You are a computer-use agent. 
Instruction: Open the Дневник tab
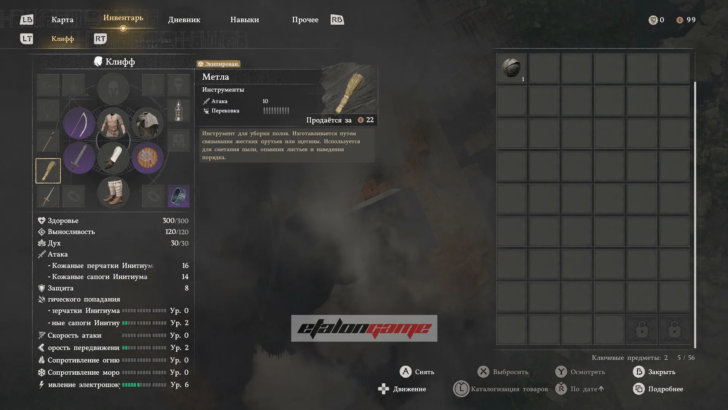click(184, 19)
